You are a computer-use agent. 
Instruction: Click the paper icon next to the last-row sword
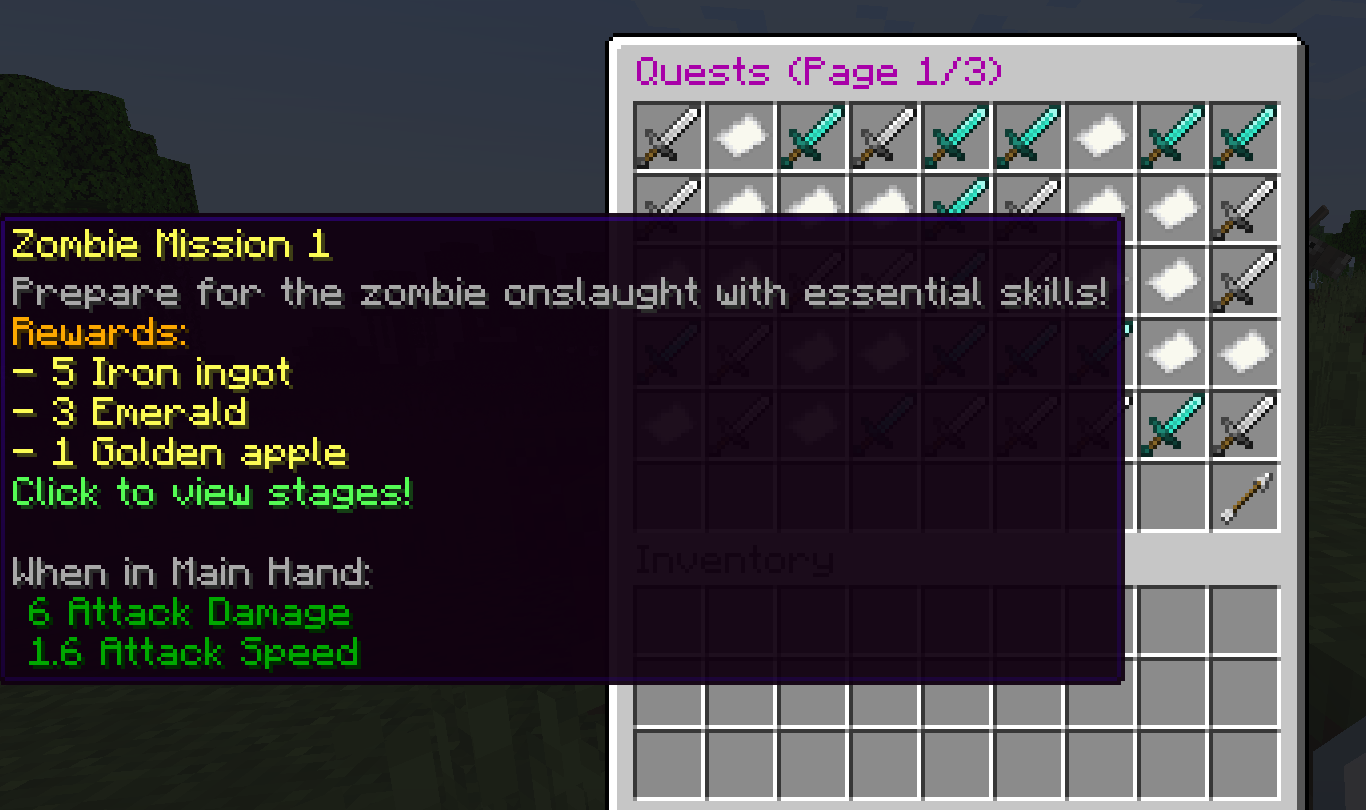coord(1244,351)
